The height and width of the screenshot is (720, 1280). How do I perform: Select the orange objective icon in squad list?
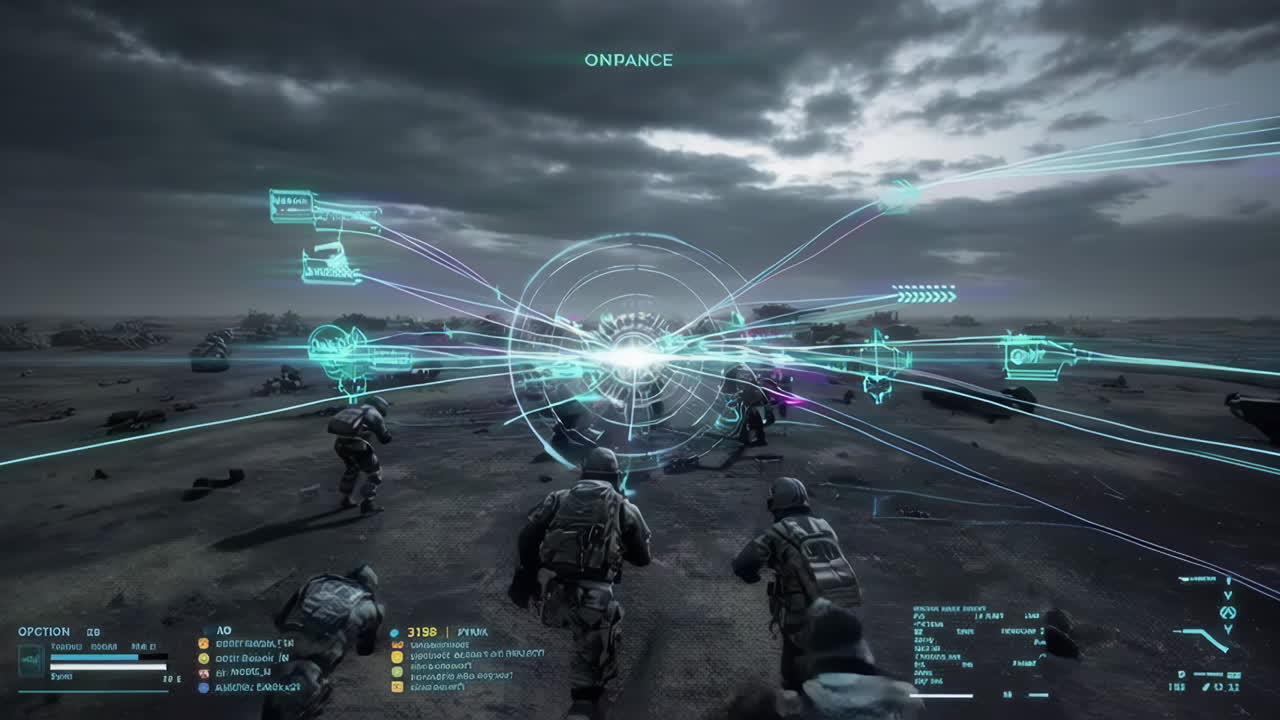(203, 643)
